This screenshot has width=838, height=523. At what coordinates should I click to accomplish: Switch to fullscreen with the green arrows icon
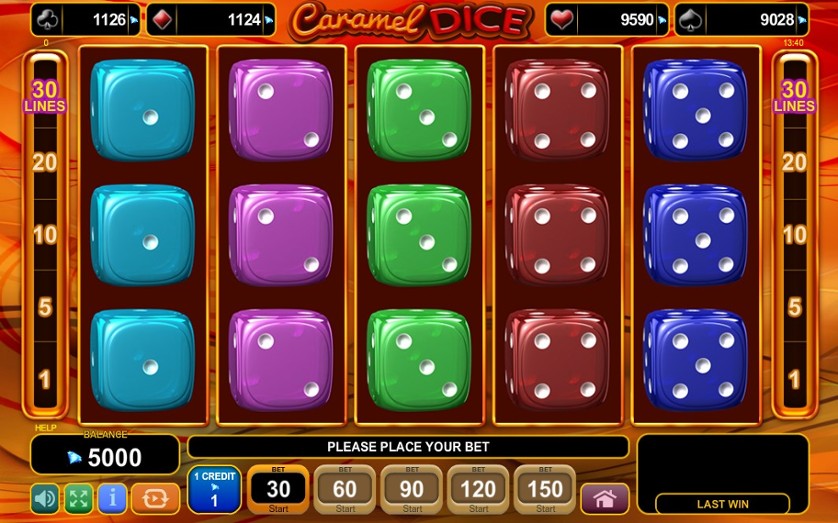pos(78,498)
